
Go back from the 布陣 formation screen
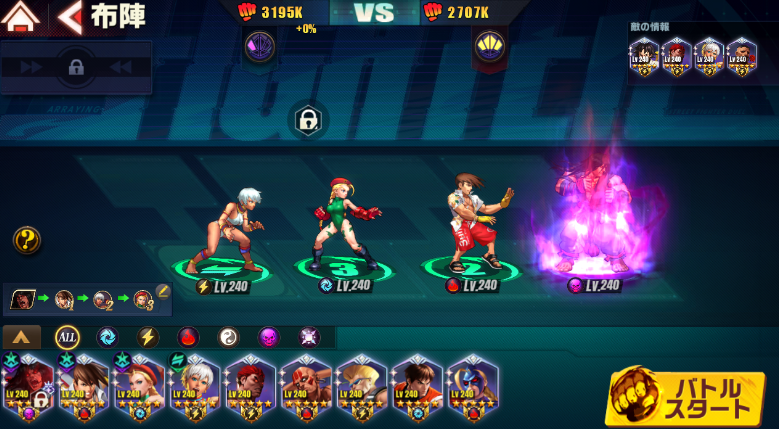[x=70, y=17]
